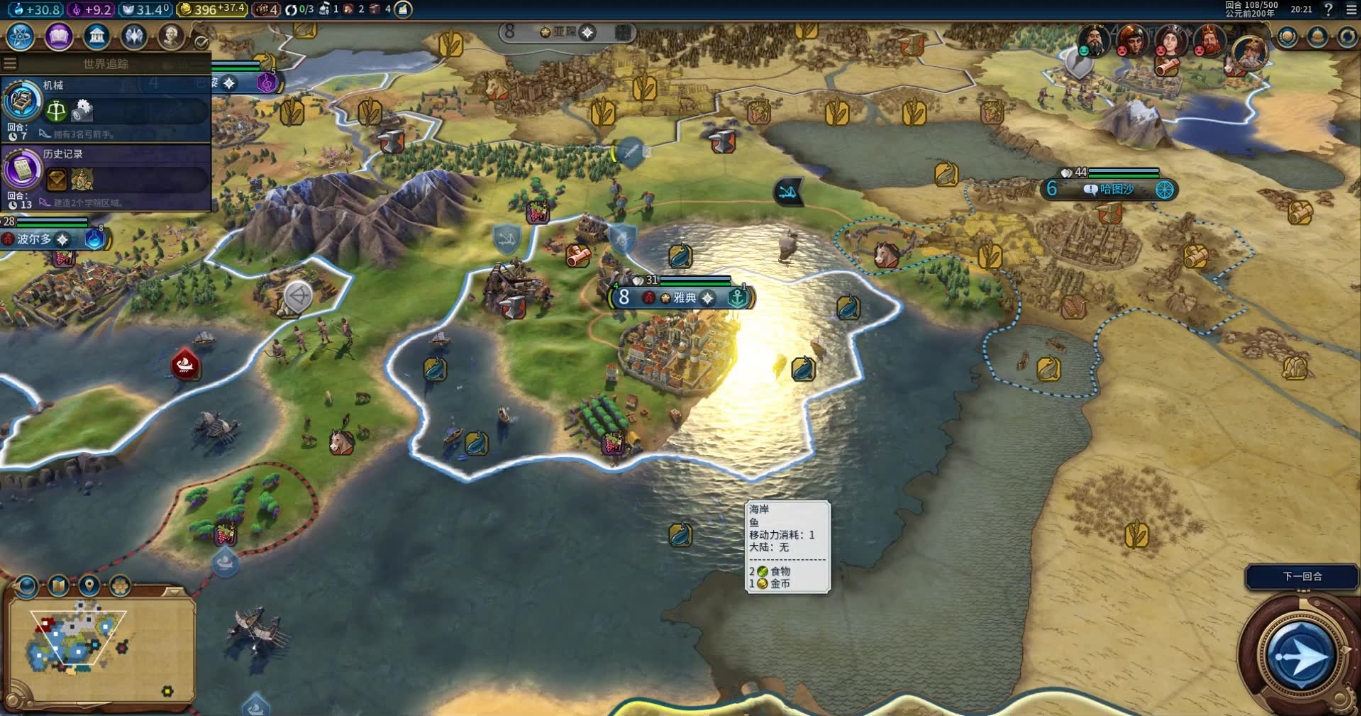
Task: Open the world rankings (laurel globe icon)
Action: point(1288,38)
